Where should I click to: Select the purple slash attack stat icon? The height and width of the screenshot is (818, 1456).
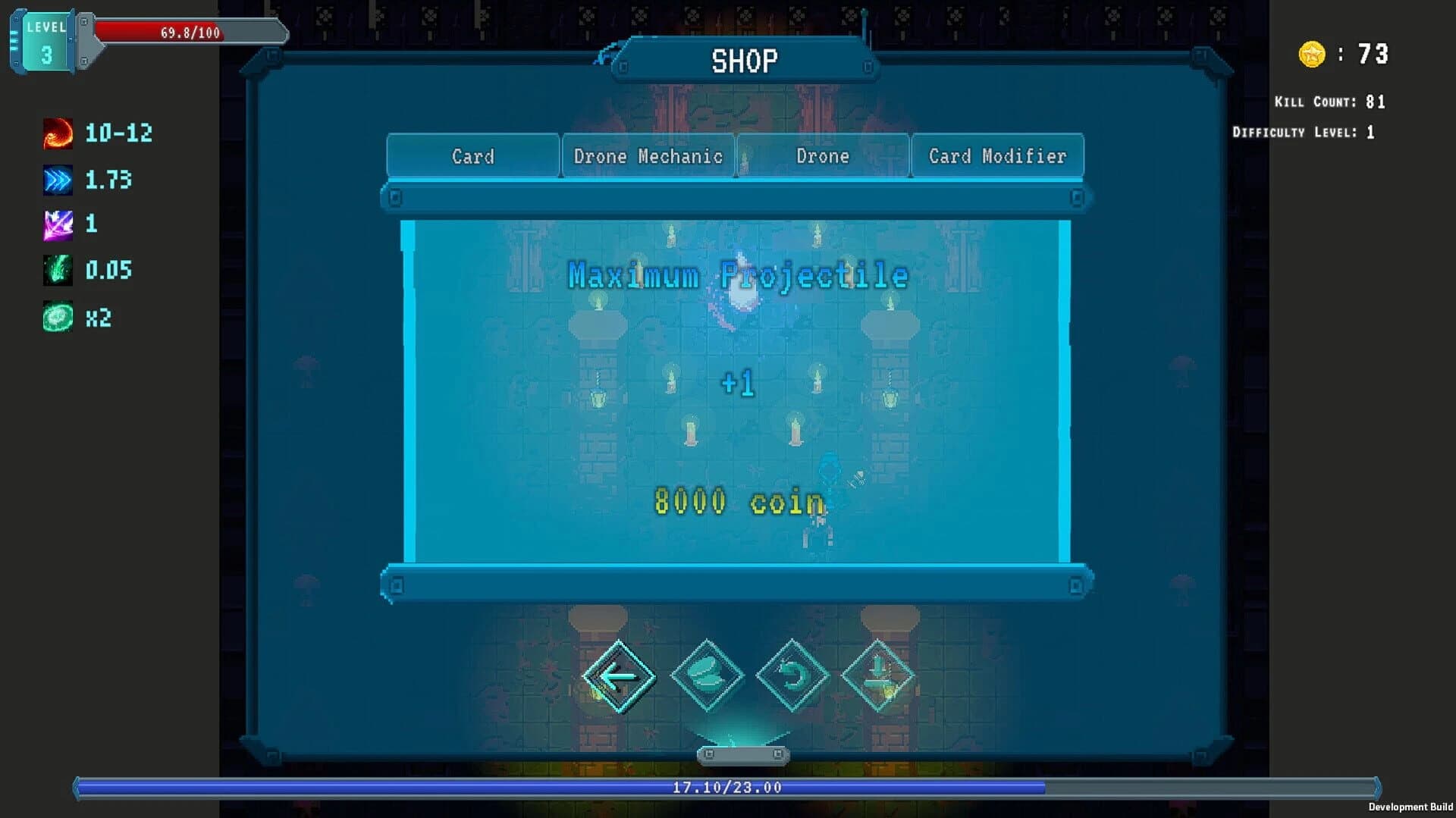tap(57, 224)
